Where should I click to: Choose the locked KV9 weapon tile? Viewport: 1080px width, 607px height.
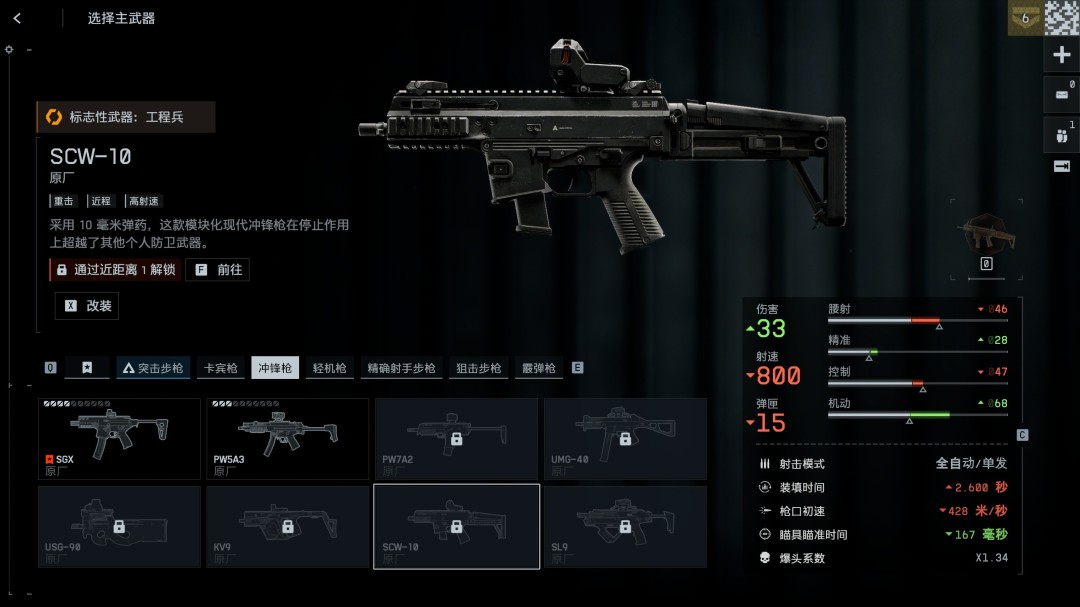click(x=288, y=527)
